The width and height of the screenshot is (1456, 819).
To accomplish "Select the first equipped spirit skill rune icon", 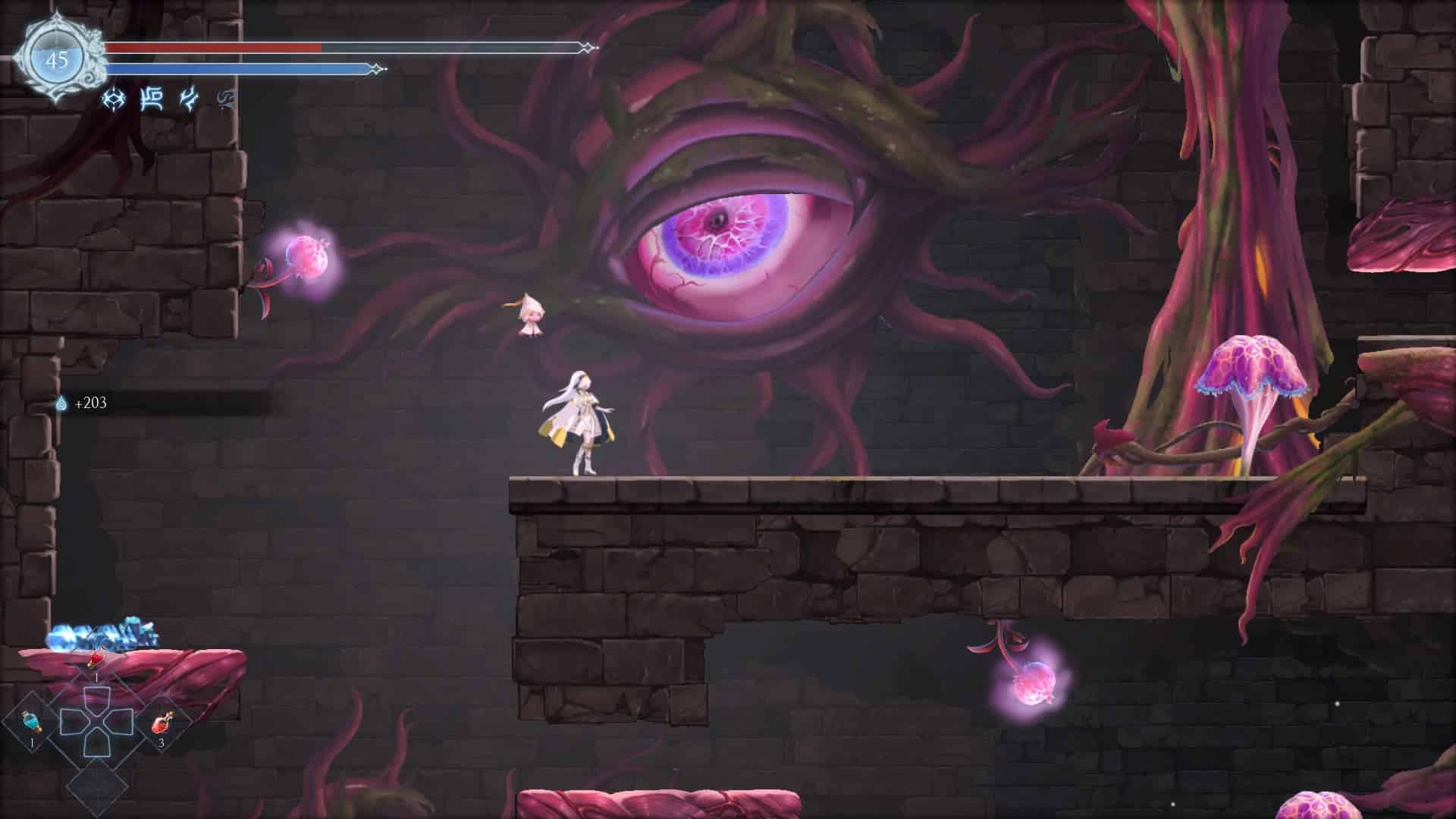I will point(112,99).
